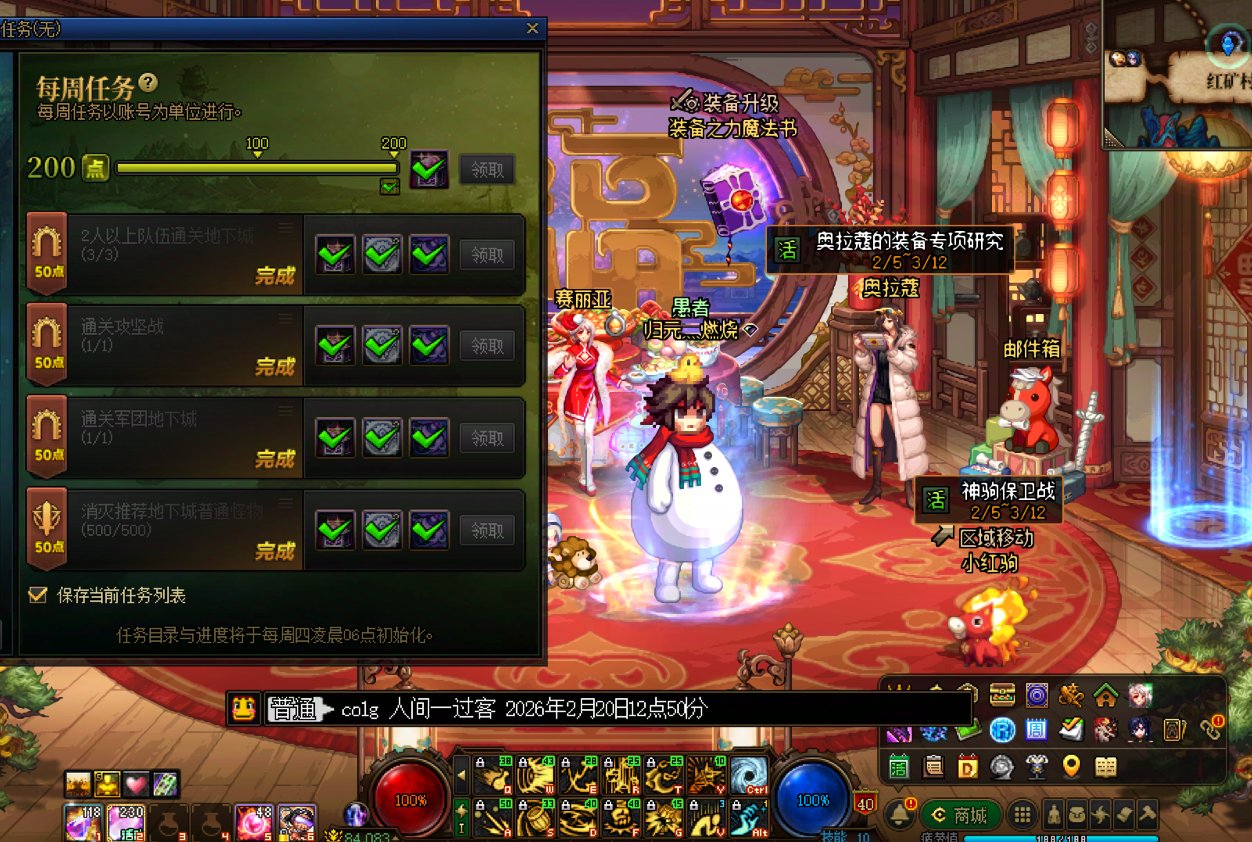
Task: Open the open book icon
Action: pos(1105,767)
